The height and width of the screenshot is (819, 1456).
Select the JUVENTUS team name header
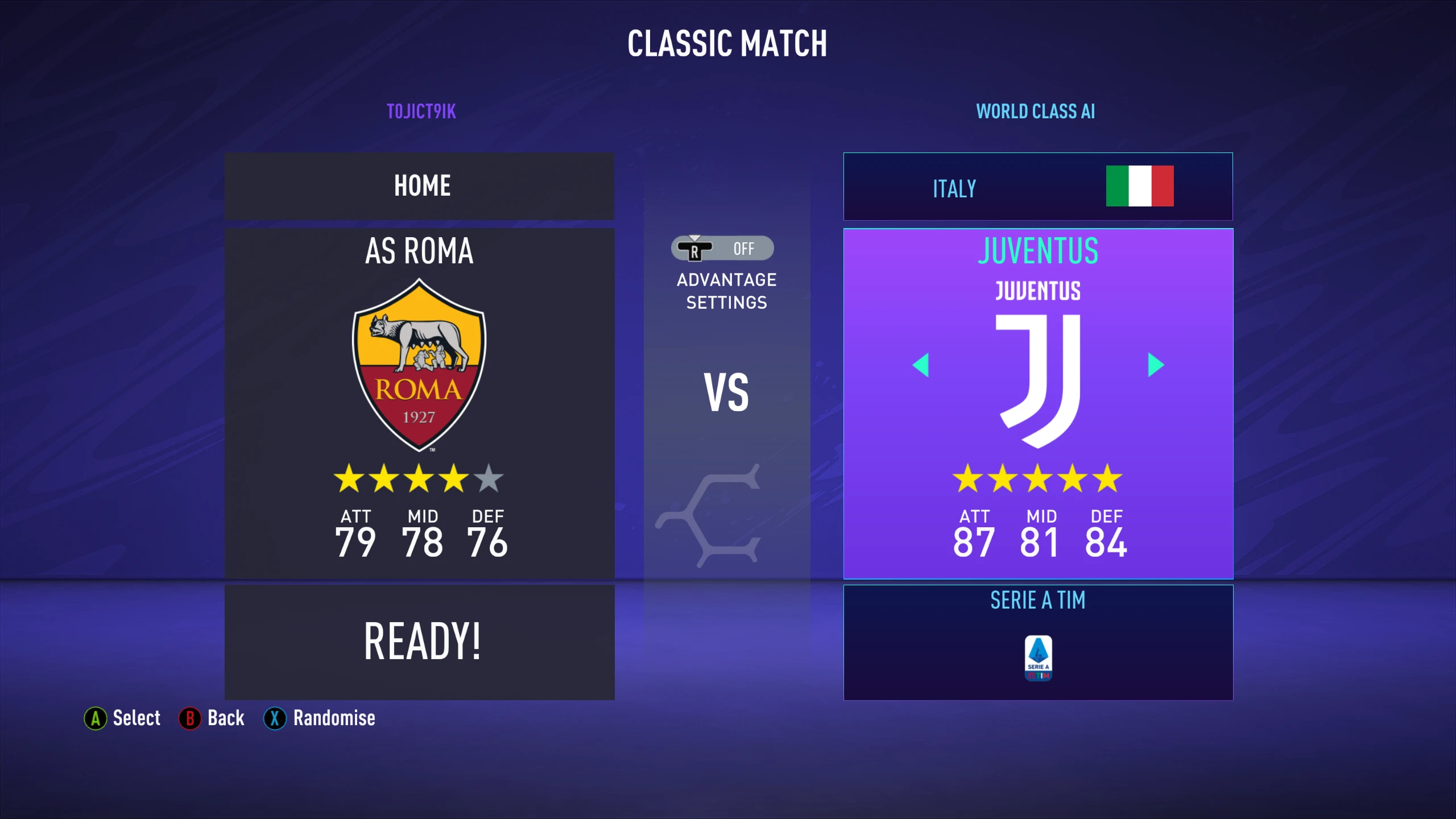click(x=1037, y=252)
